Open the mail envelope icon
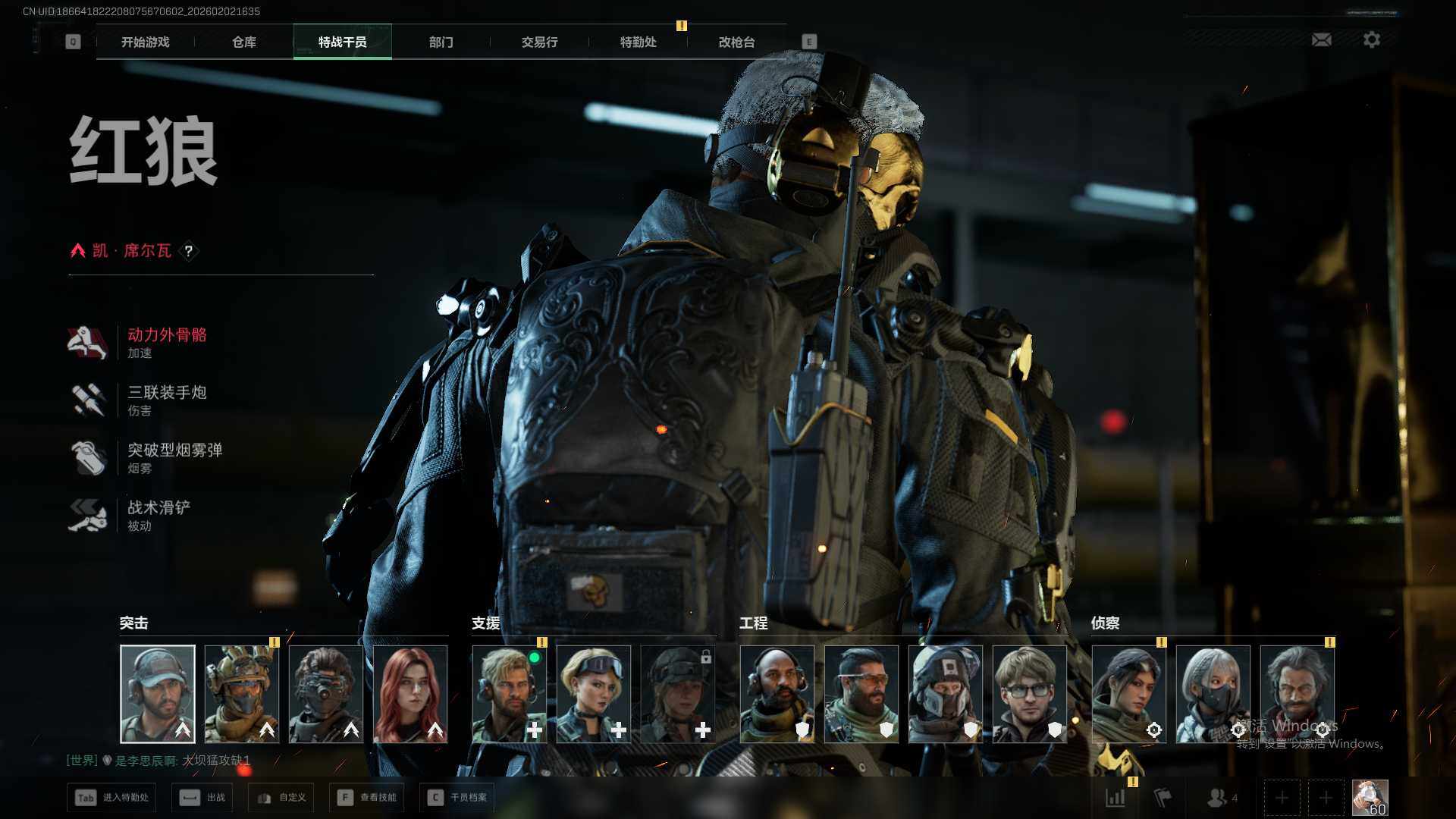 pyautogui.click(x=1321, y=39)
